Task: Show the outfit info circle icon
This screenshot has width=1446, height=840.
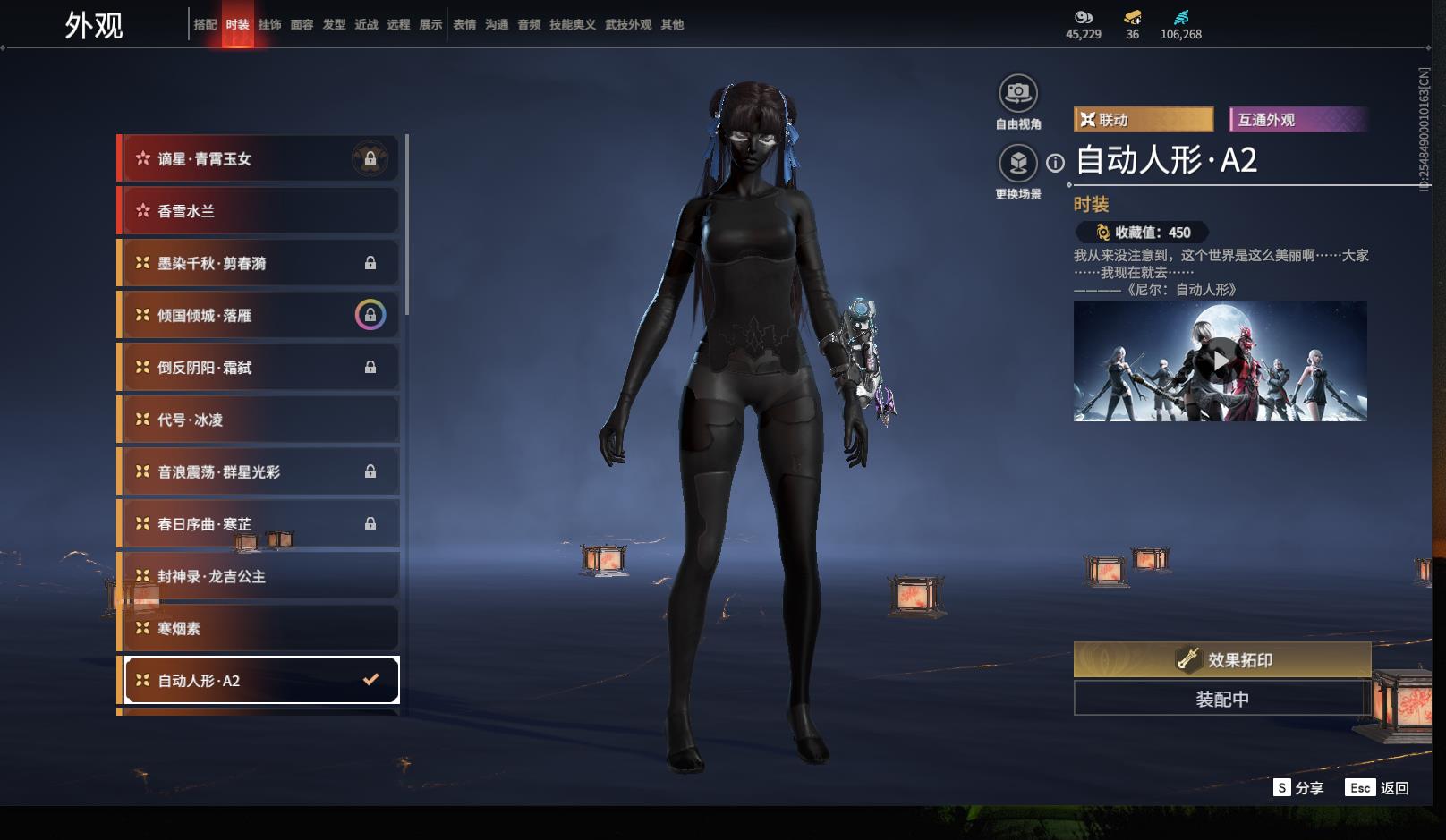Action: [1056, 163]
